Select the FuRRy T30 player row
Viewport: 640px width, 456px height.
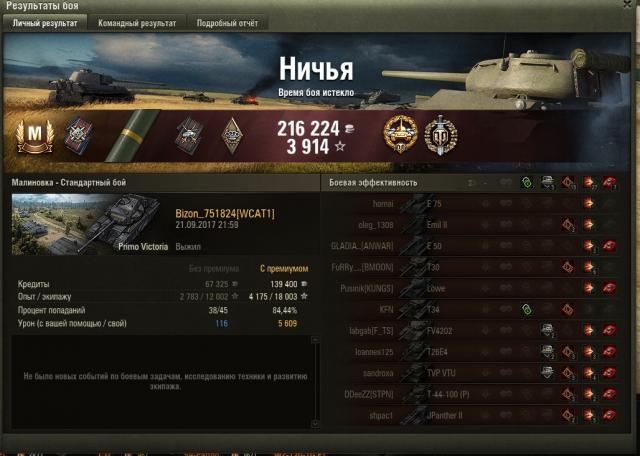(x=470, y=267)
